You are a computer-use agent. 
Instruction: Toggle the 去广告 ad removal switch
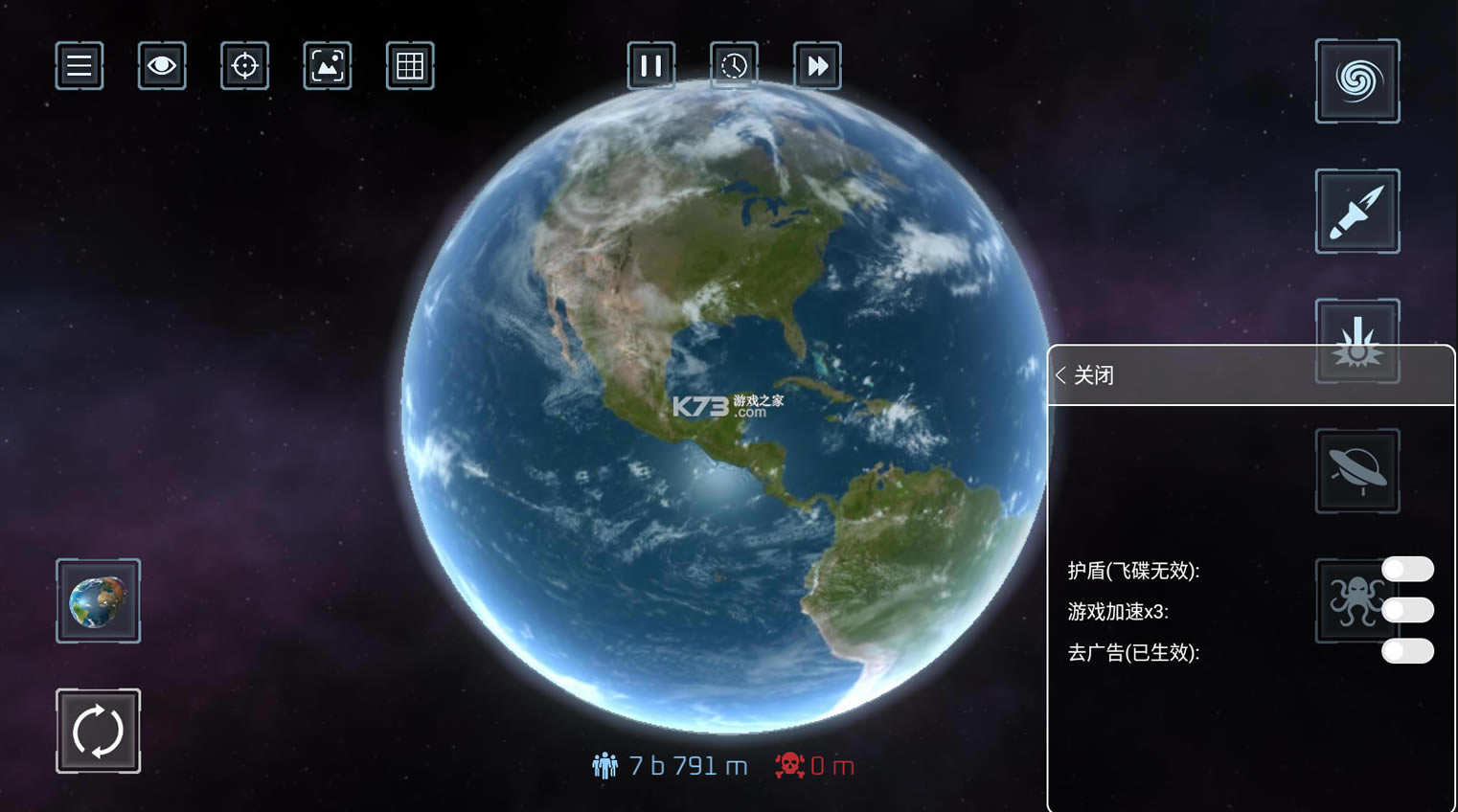pos(1407,652)
